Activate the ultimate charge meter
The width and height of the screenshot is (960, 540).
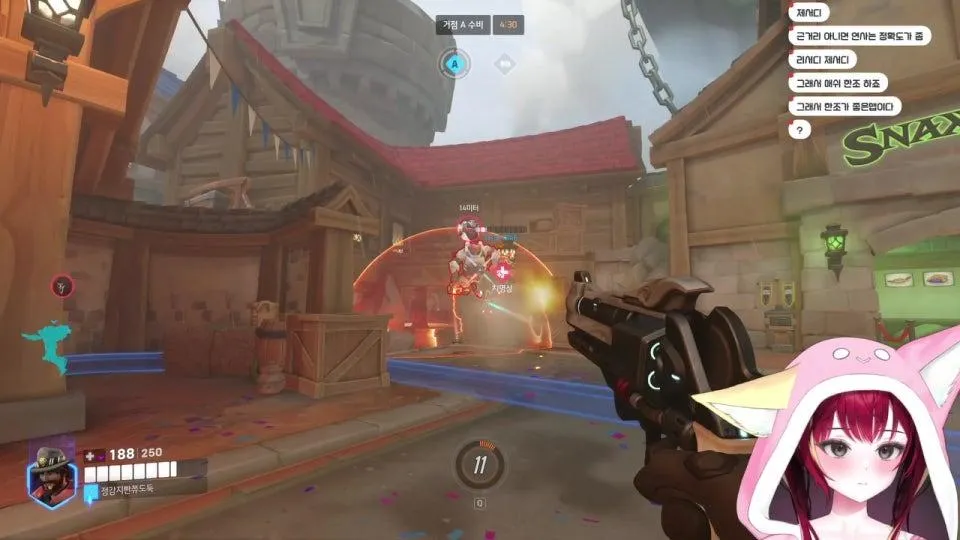(480, 463)
